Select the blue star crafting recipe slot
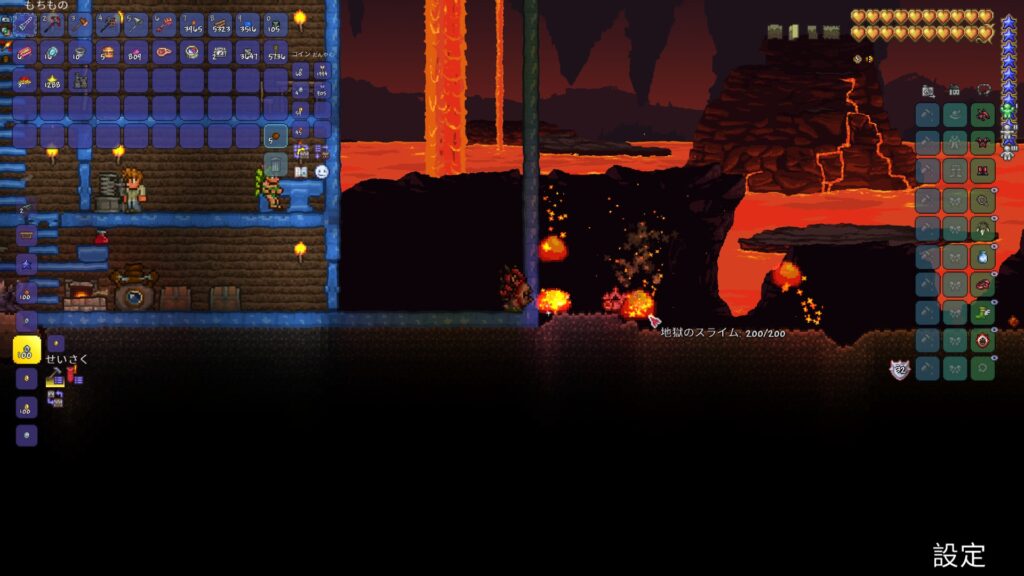 26,264
